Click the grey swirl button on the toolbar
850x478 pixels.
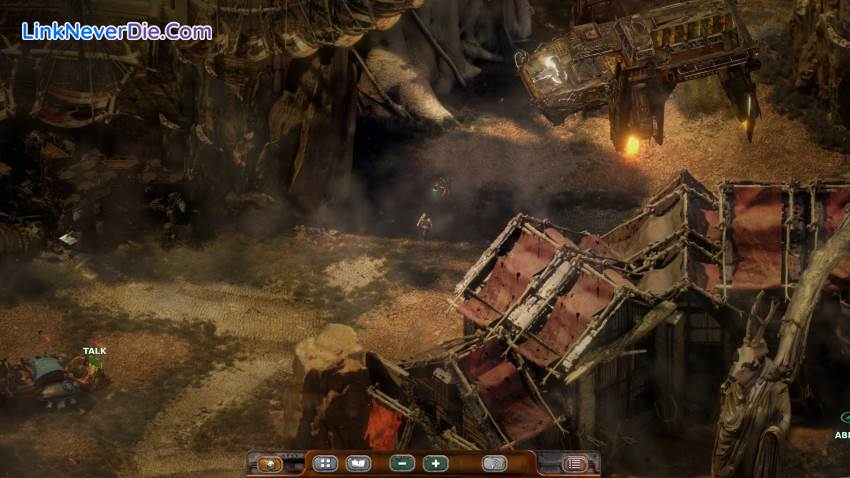pos(494,464)
